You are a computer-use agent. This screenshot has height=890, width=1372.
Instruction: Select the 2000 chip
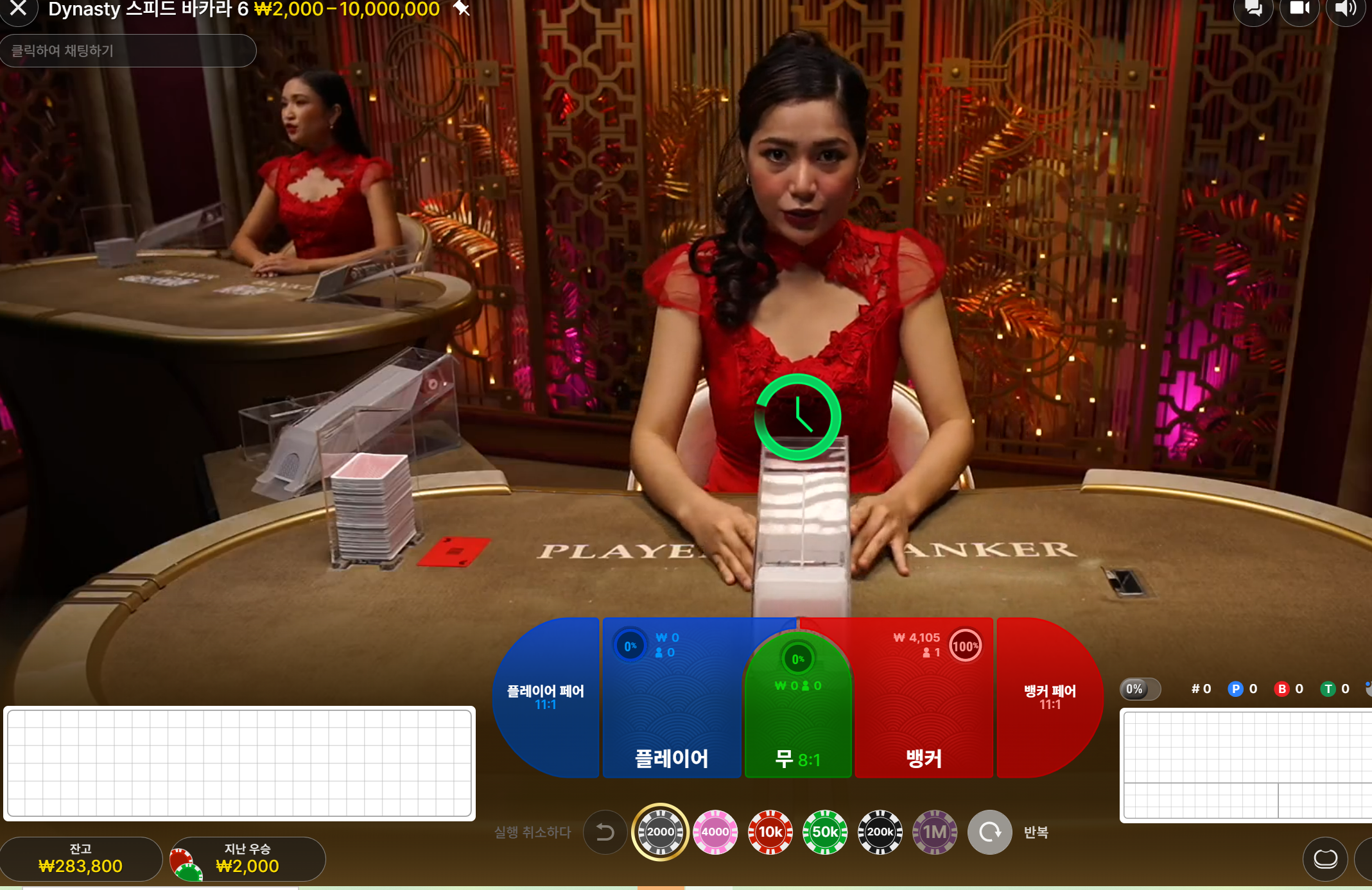(660, 832)
